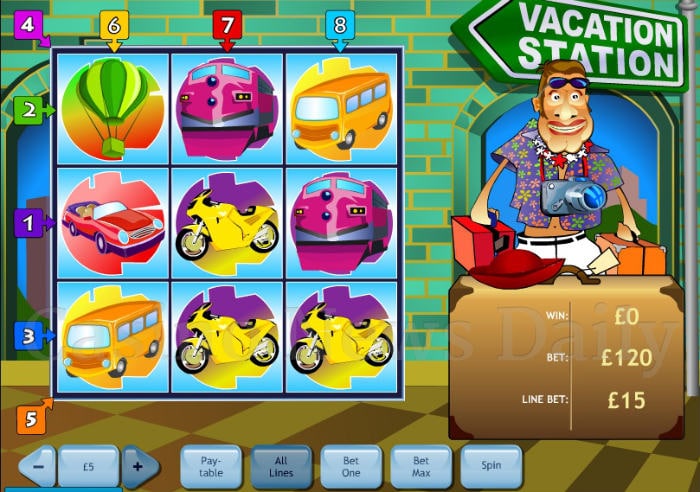Select payline marker 8
The image size is (700, 492).
pyautogui.click(x=339, y=23)
